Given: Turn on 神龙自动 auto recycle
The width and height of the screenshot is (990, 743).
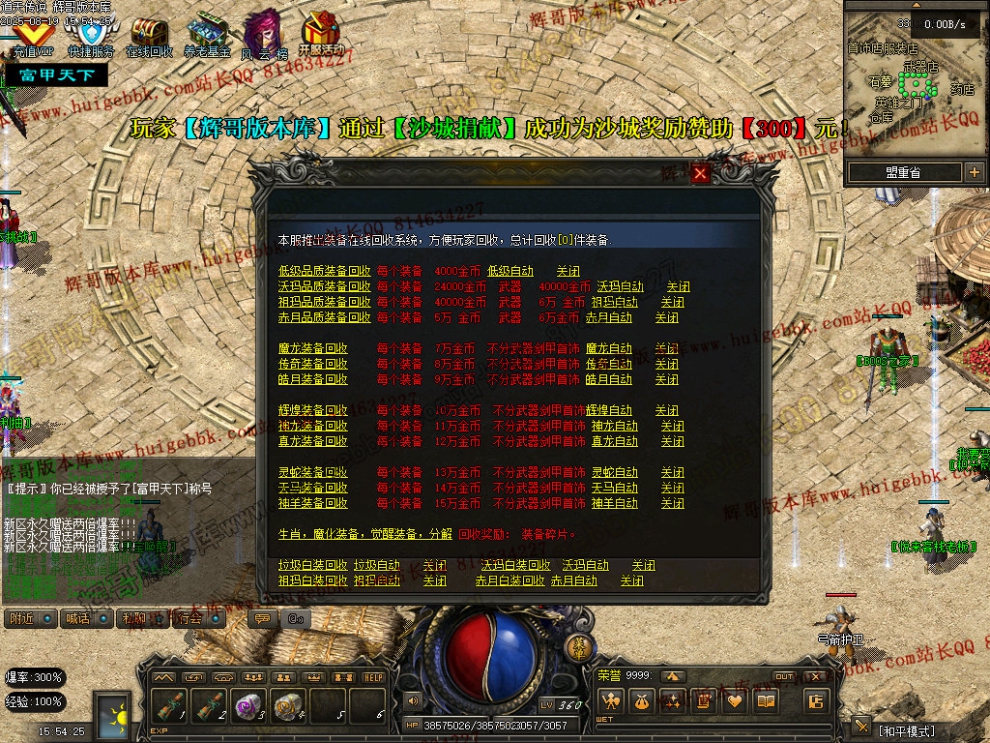Looking at the screenshot, I should [x=614, y=426].
